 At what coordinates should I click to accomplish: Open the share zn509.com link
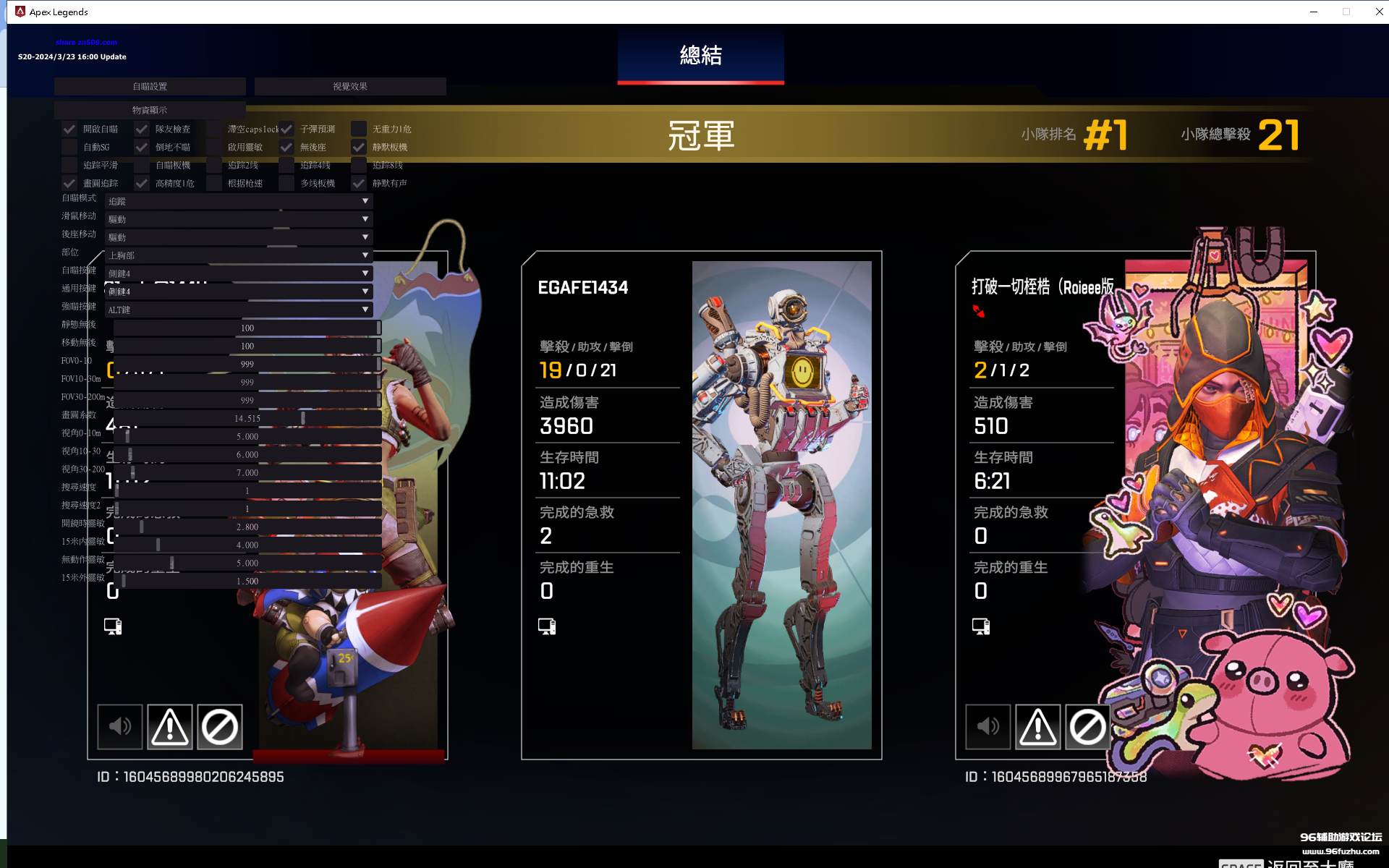[85, 41]
